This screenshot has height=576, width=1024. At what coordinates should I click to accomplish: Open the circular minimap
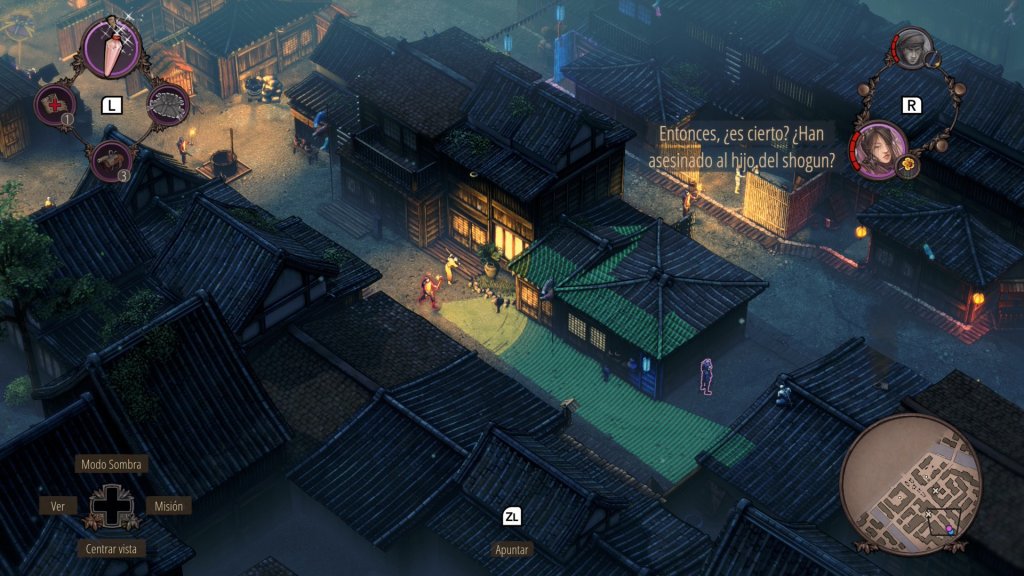[910, 484]
